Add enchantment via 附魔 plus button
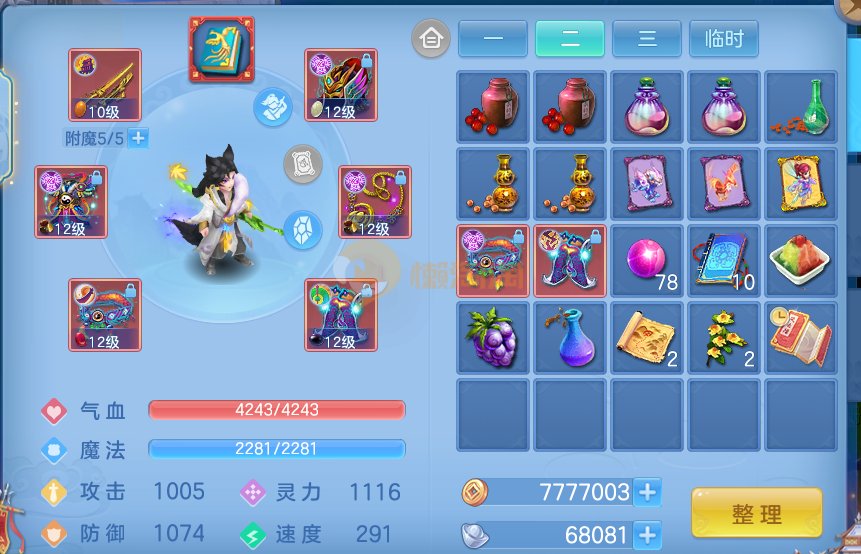The image size is (861, 554). click(138, 138)
